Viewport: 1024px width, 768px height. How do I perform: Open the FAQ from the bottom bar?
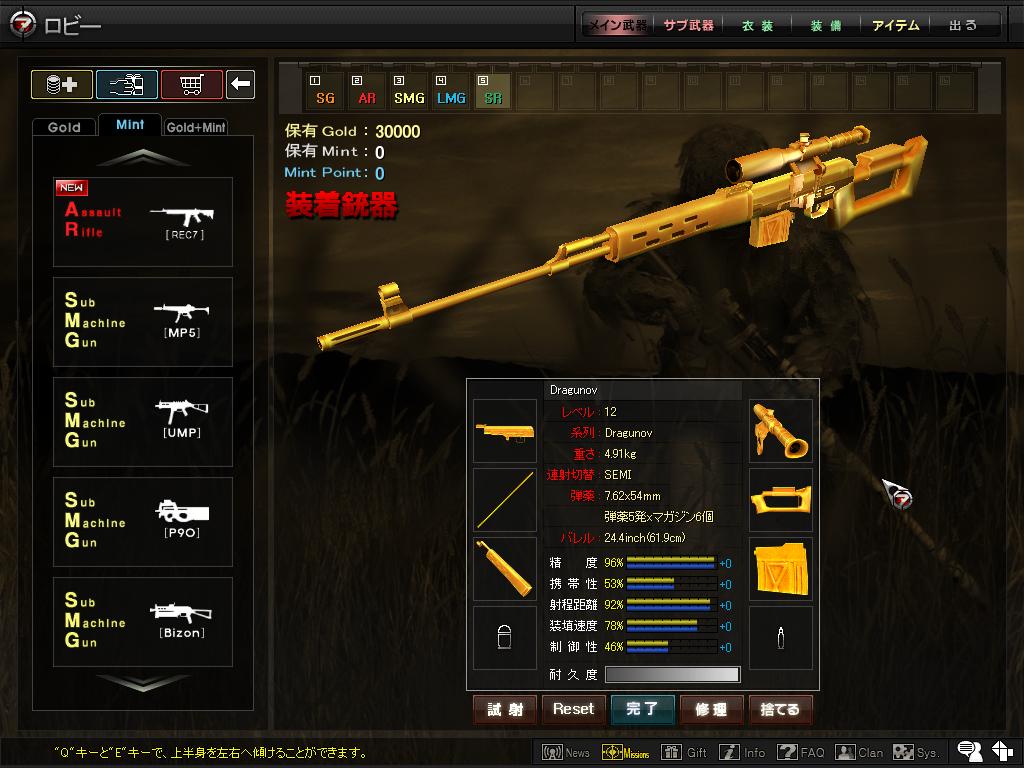pos(802,752)
